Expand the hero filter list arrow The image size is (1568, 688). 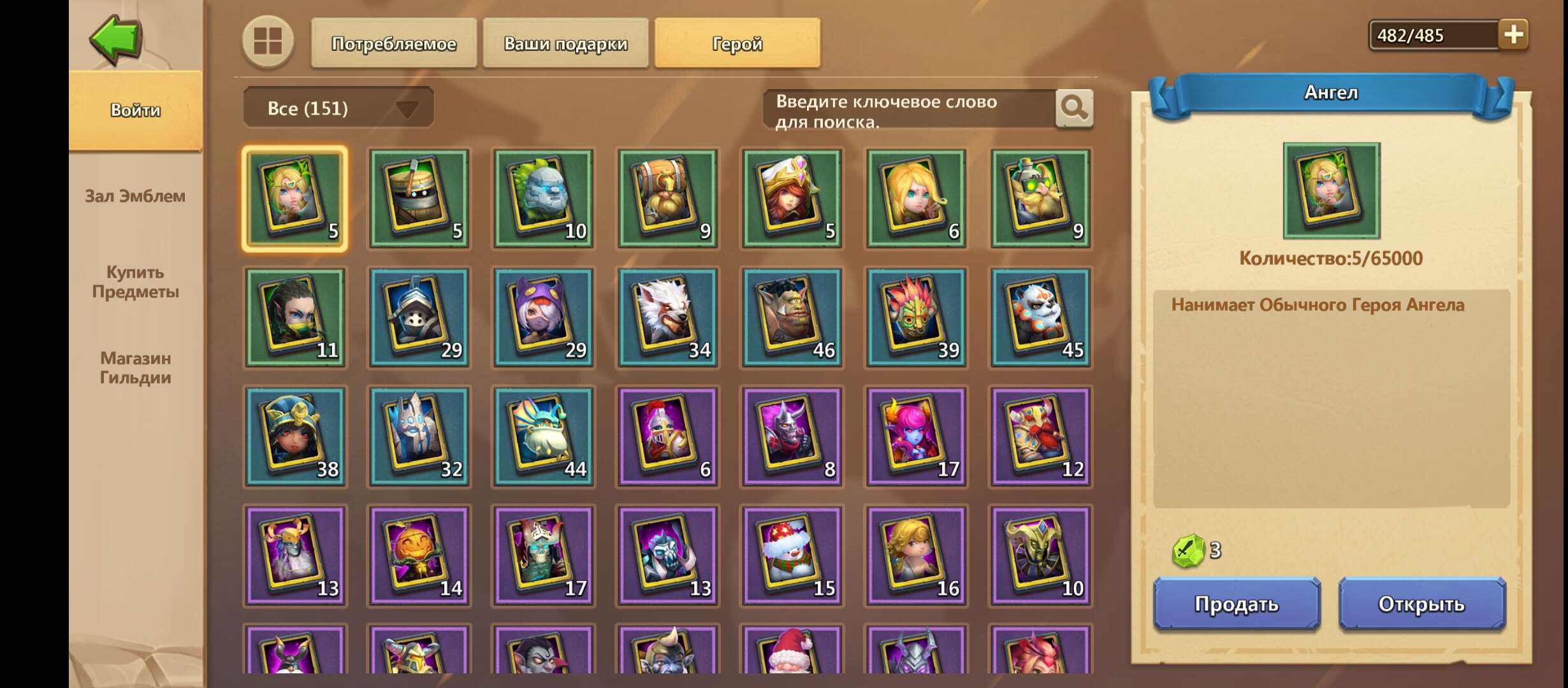pyautogui.click(x=407, y=108)
